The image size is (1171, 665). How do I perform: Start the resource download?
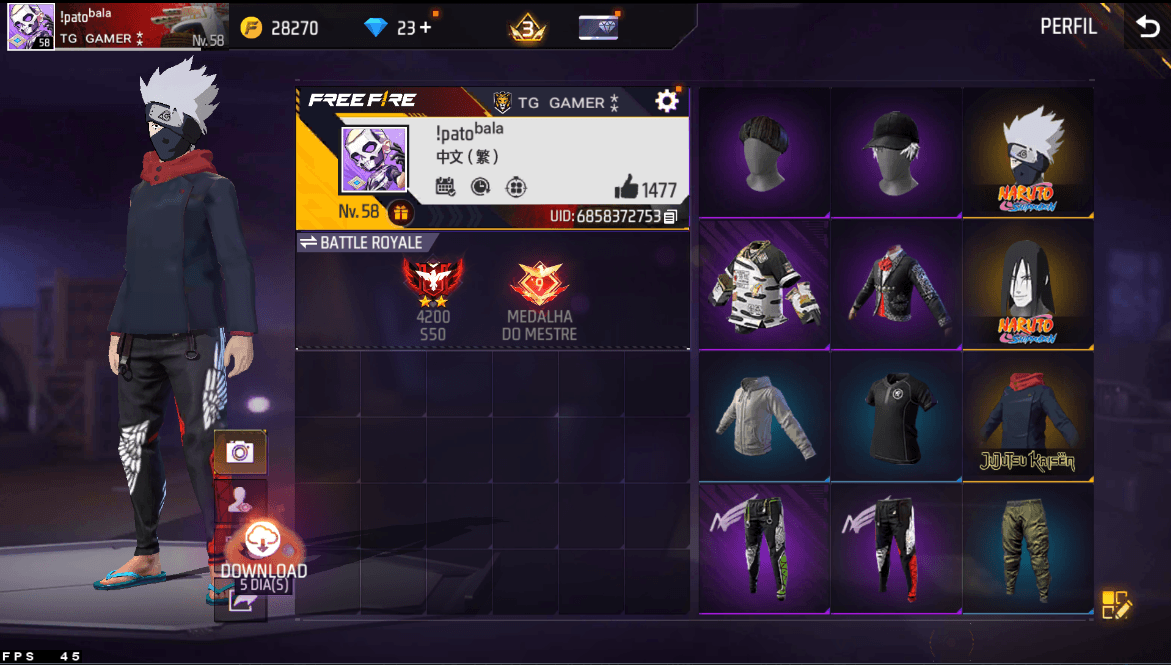click(x=263, y=543)
